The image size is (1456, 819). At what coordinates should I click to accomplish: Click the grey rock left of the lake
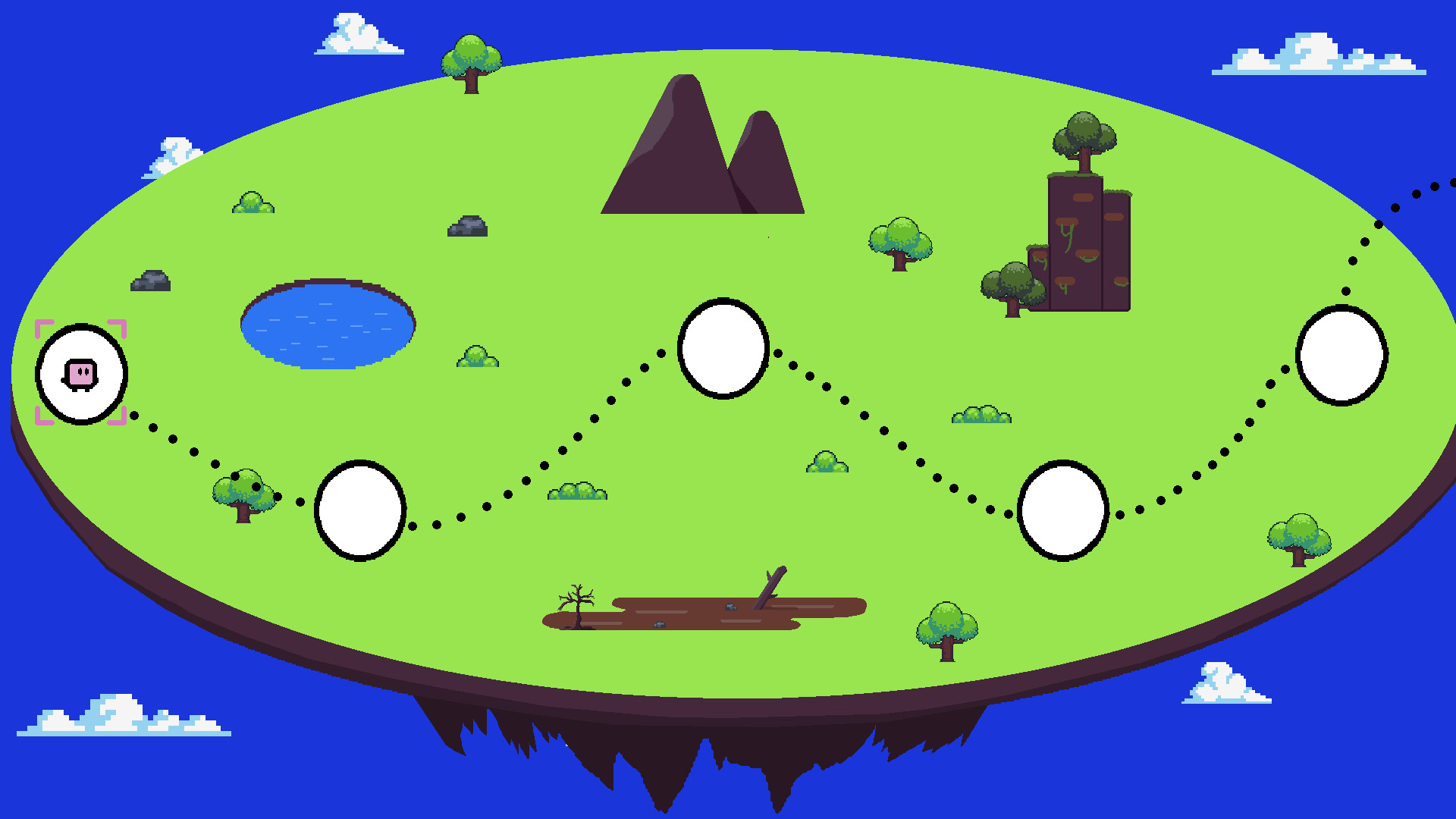[152, 283]
